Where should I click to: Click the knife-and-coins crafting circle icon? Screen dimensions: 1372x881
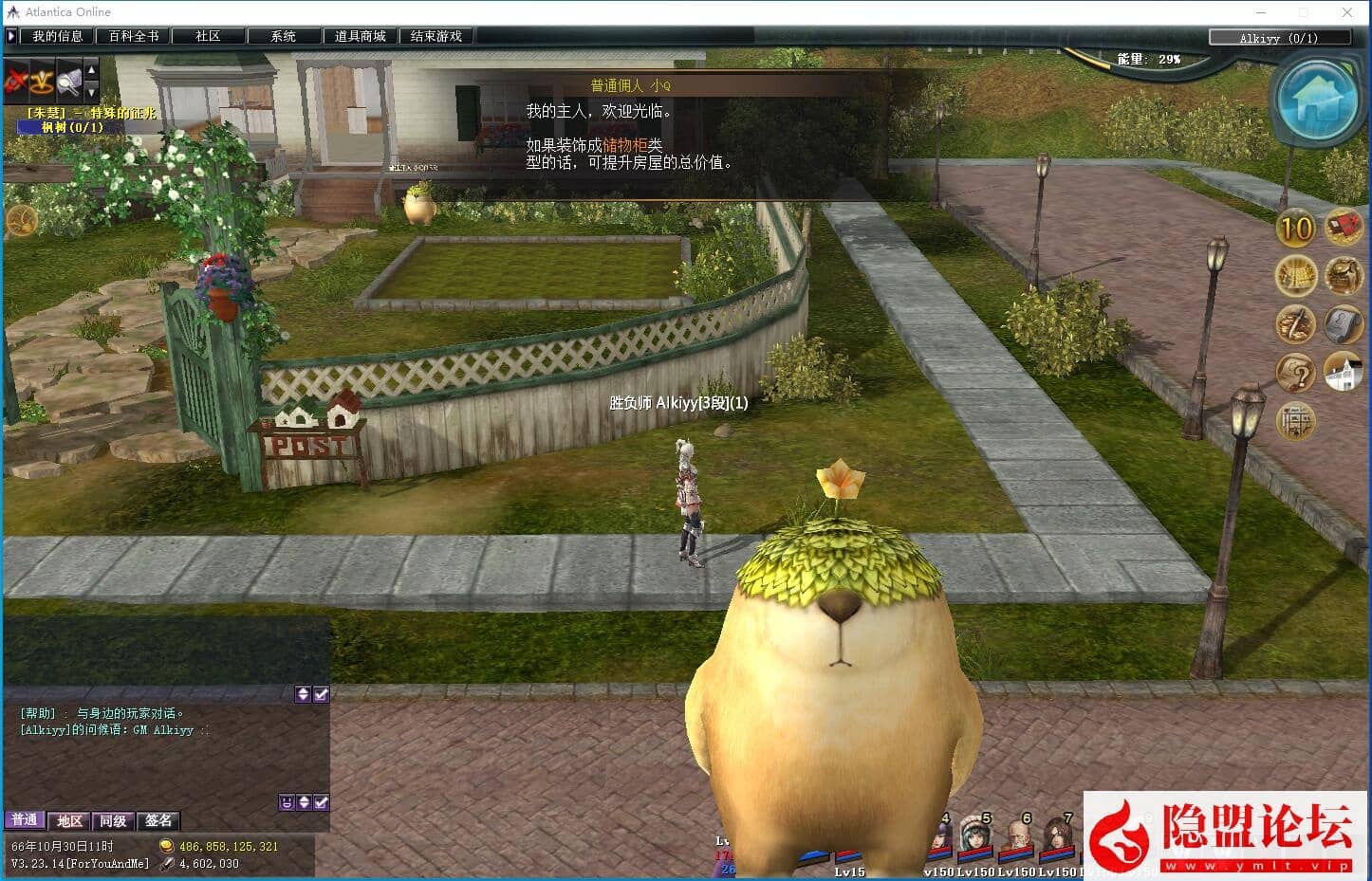[1296, 324]
